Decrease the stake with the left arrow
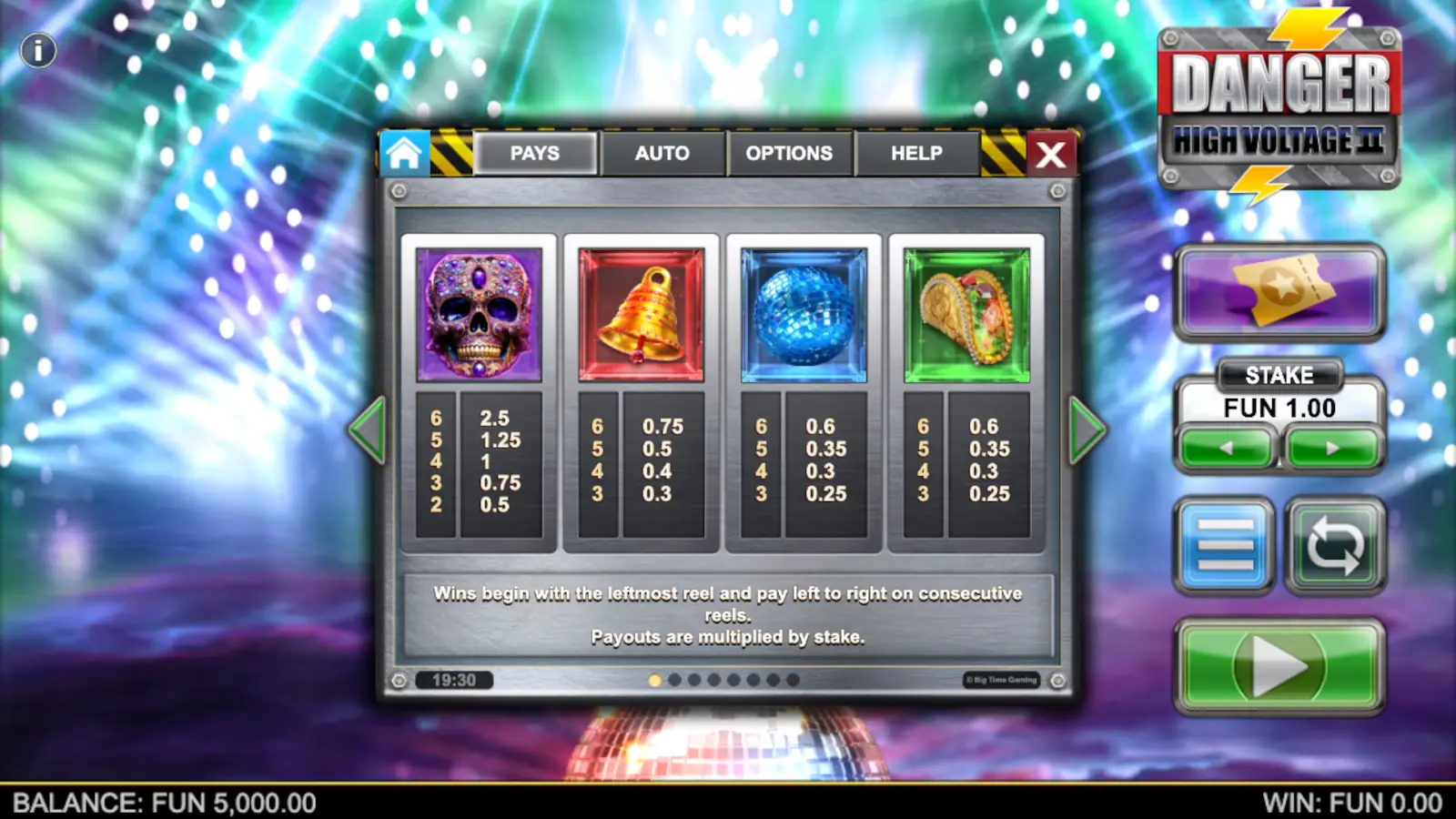The width and height of the screenshot is (1456, 819). pyautogui.click(x=1223, y=448)
